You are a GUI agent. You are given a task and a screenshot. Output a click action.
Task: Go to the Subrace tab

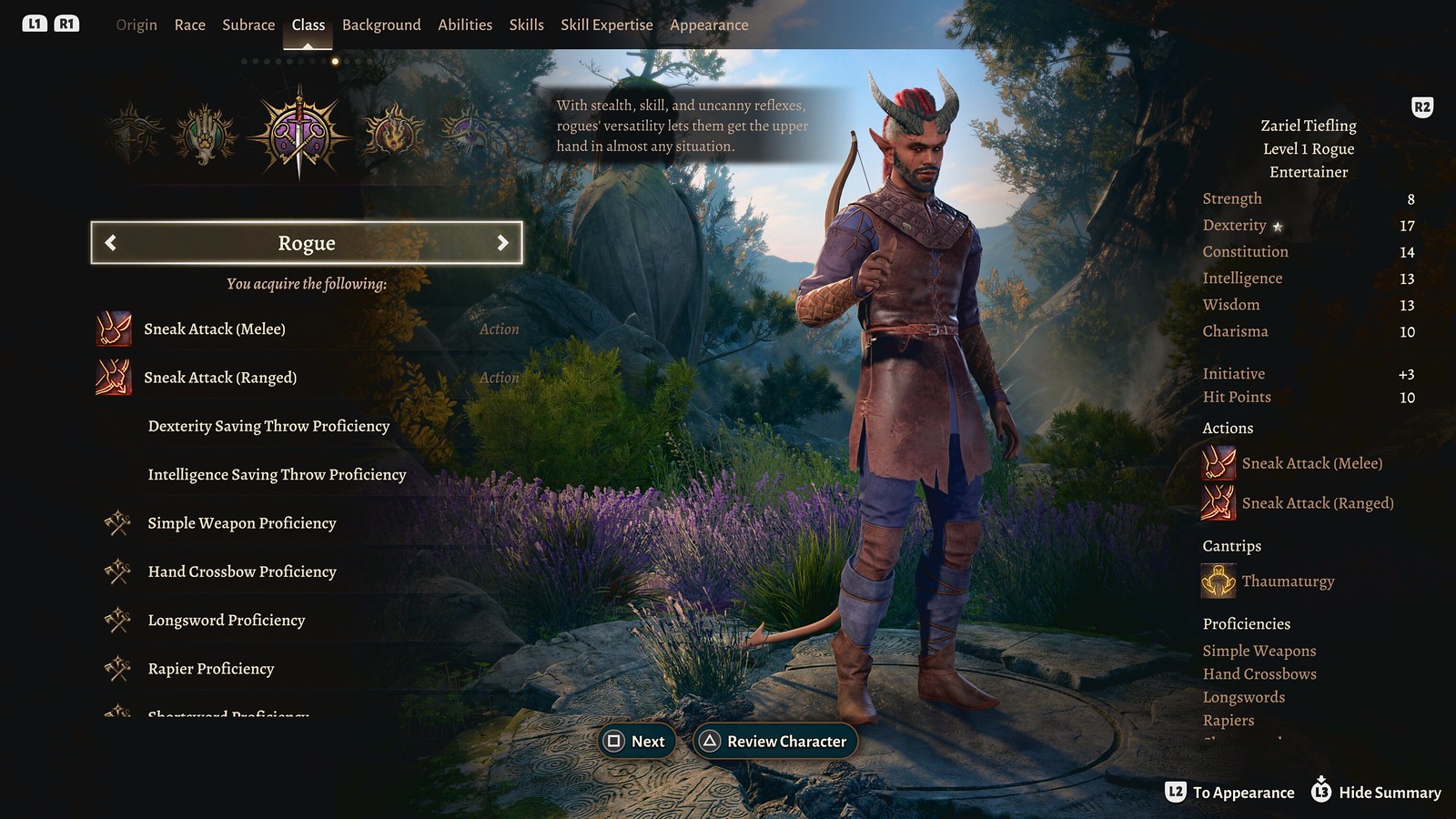pyautogui.click(x=248, y=25)
